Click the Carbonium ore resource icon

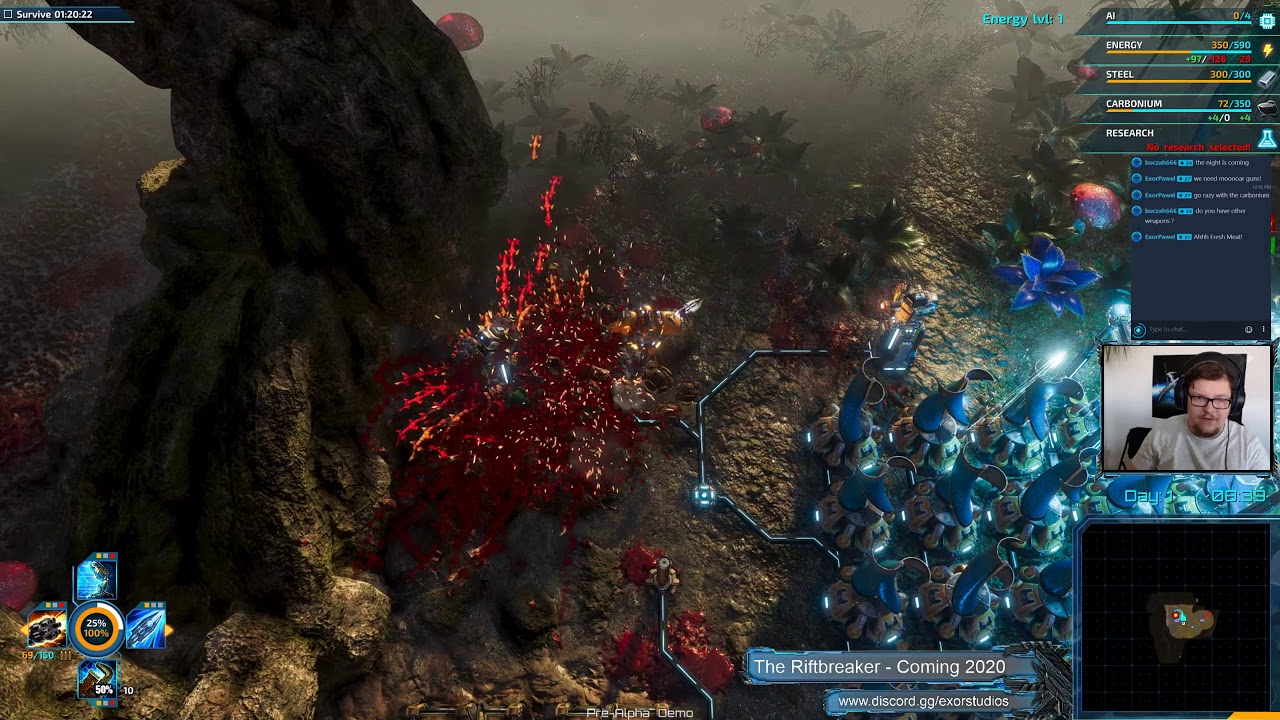point(1267,108)
